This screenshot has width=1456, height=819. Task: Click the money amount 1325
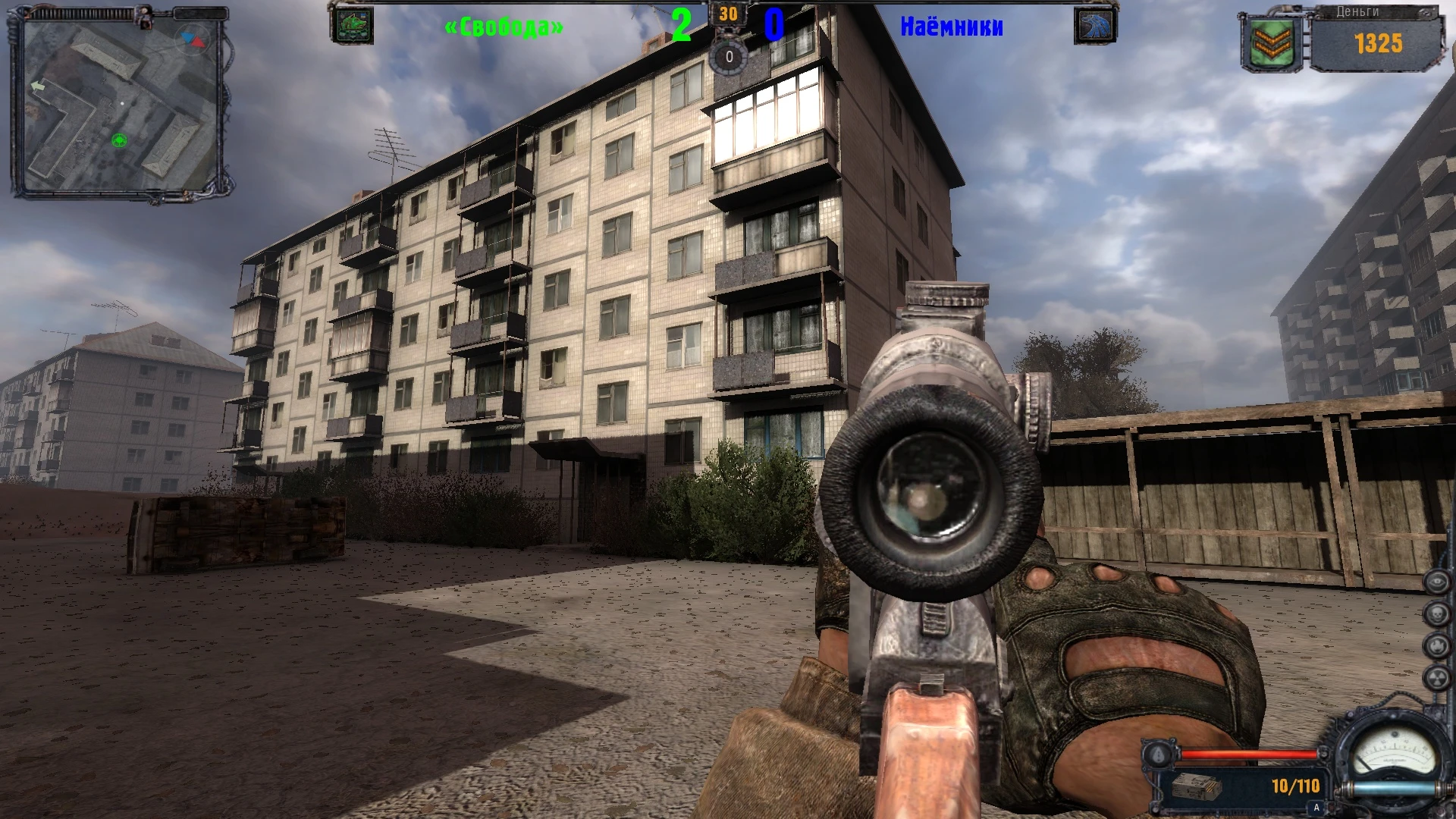tap(1380, 44)
